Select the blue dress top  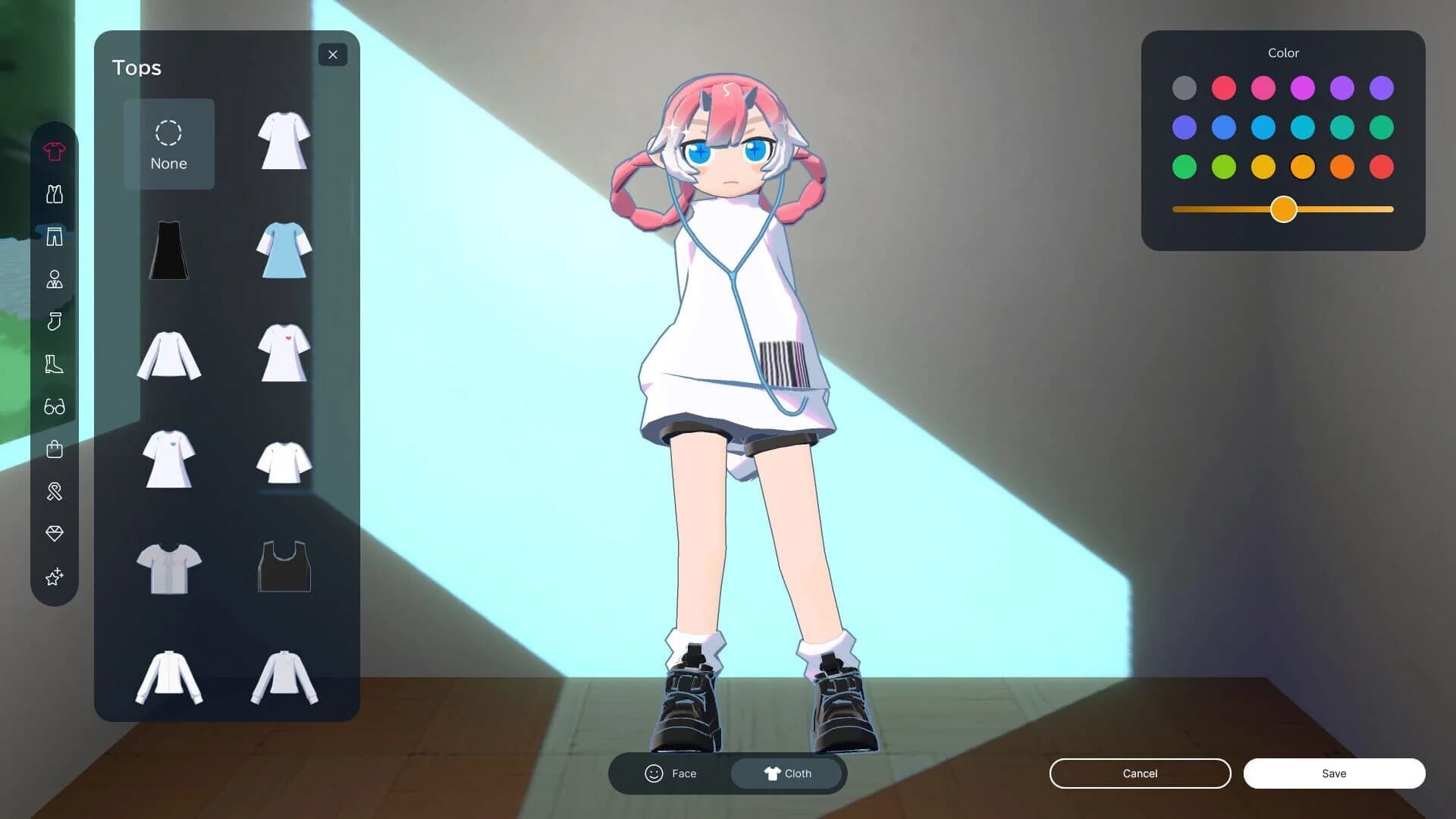(284, 250)
